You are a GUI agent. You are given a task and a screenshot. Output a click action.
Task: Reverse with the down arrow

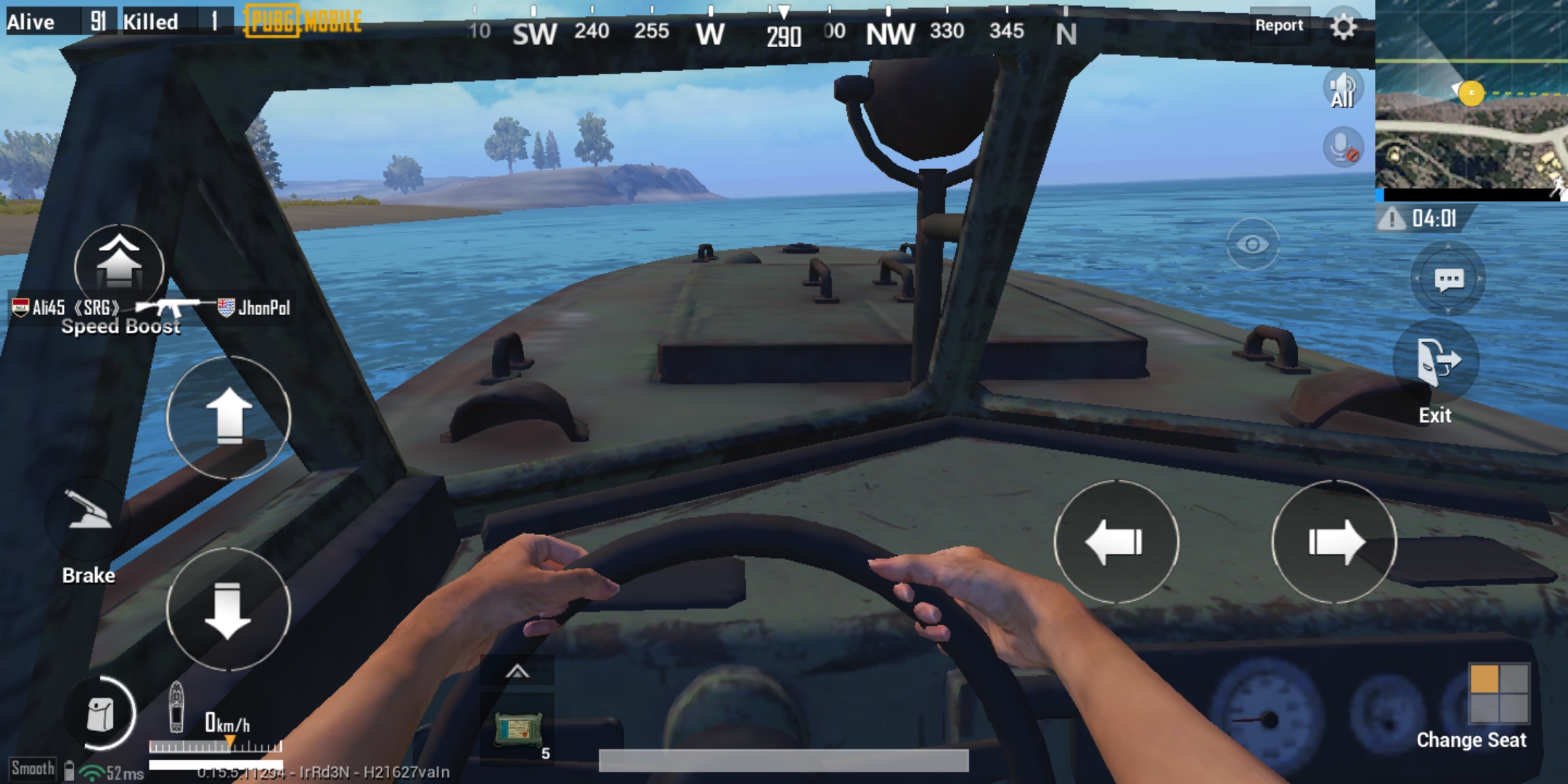[x=229, y=610]
